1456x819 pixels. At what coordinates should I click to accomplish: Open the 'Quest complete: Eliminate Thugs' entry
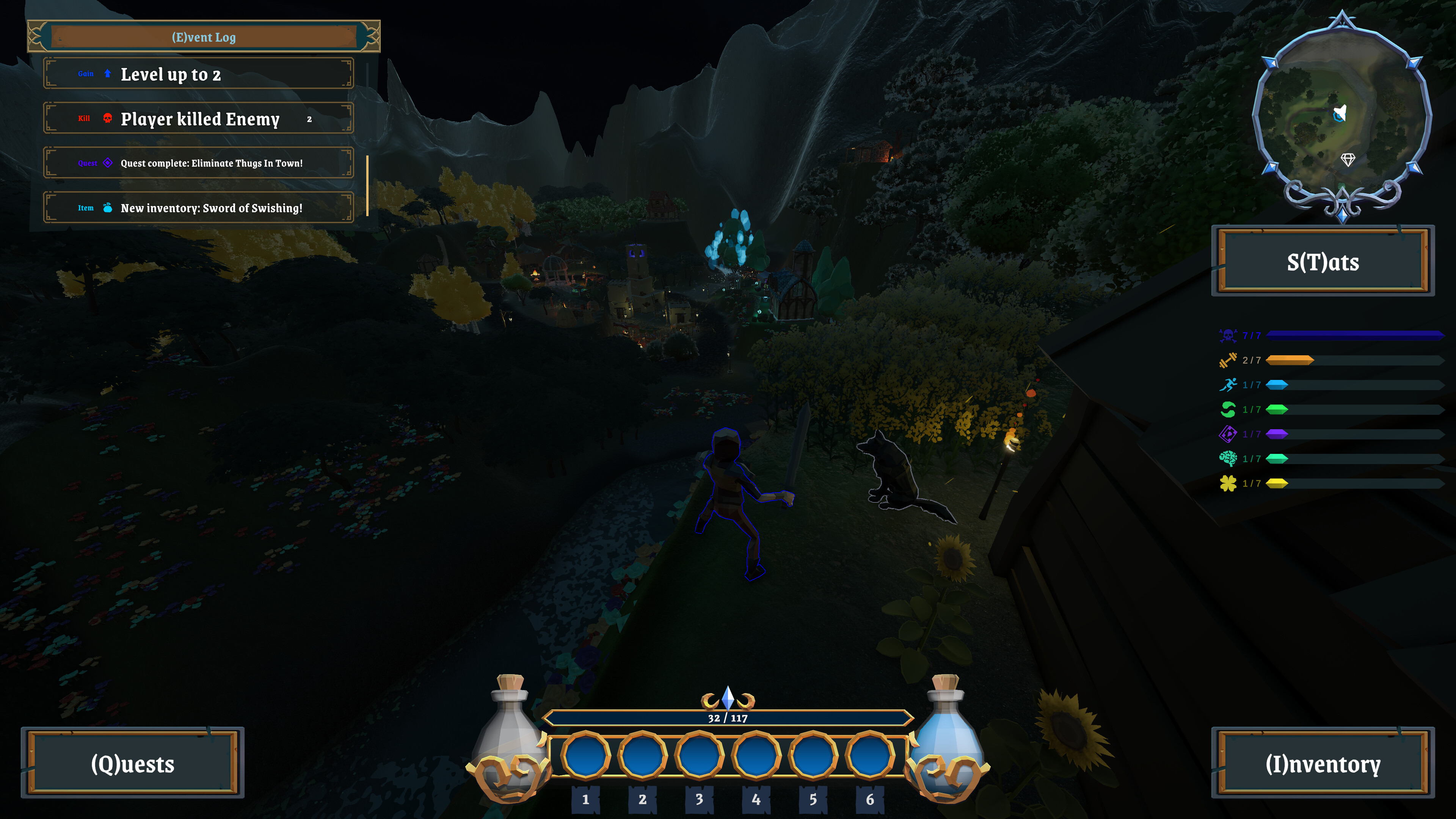tap(198, 163)
